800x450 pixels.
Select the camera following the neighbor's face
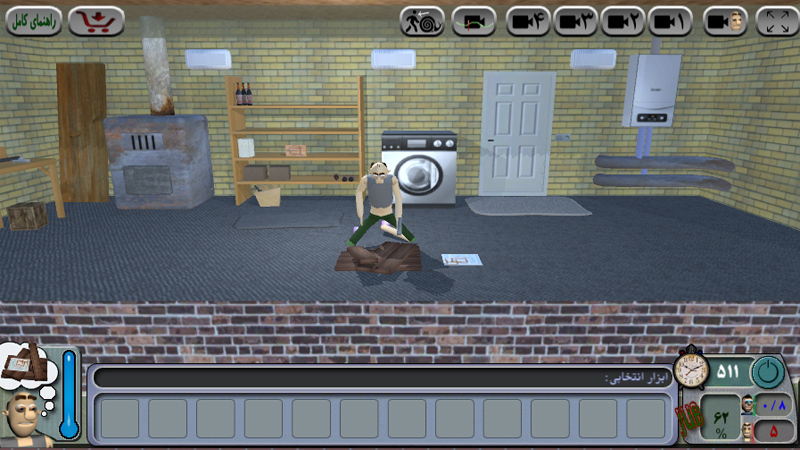(725, 21)
